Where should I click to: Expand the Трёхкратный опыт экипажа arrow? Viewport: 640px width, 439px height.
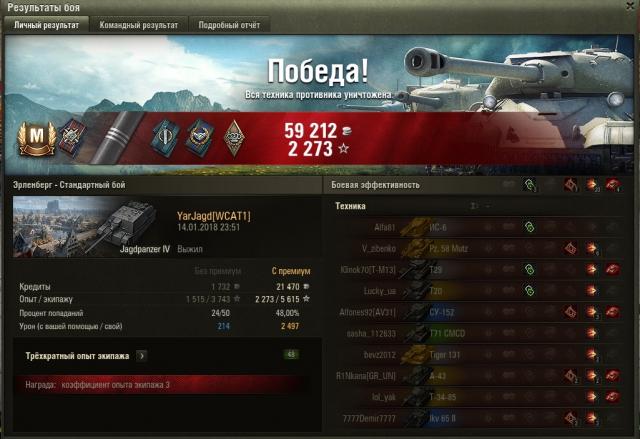click(142, 355)
